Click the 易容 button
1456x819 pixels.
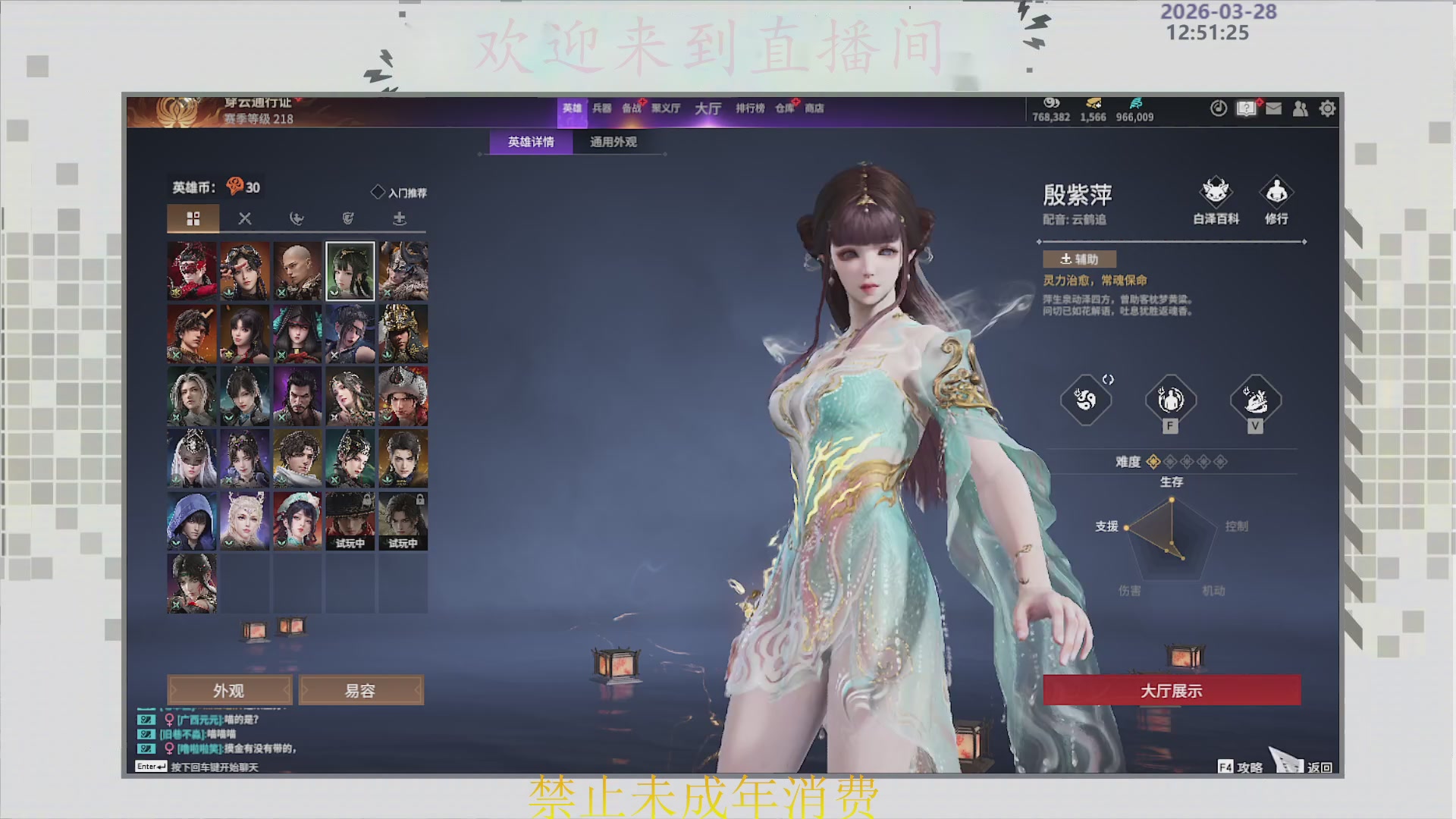[x=361, y=690]
